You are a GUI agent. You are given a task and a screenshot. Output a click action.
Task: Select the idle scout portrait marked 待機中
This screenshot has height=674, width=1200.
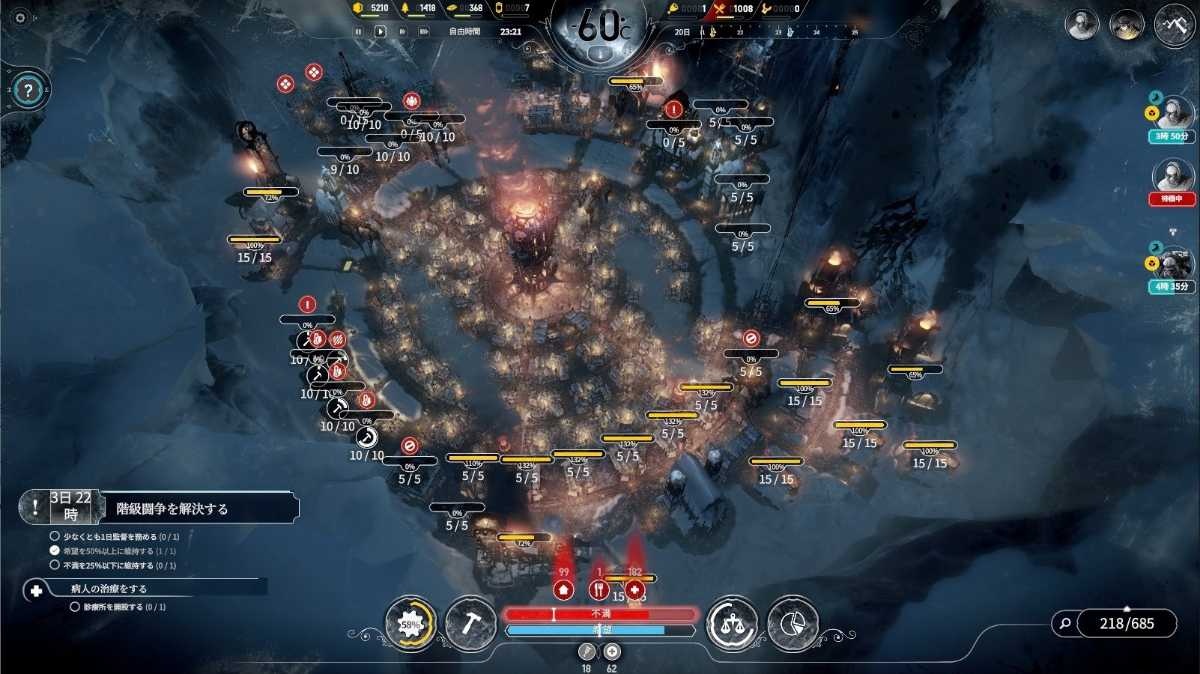pyautogui.click(x=1173, y=178)
